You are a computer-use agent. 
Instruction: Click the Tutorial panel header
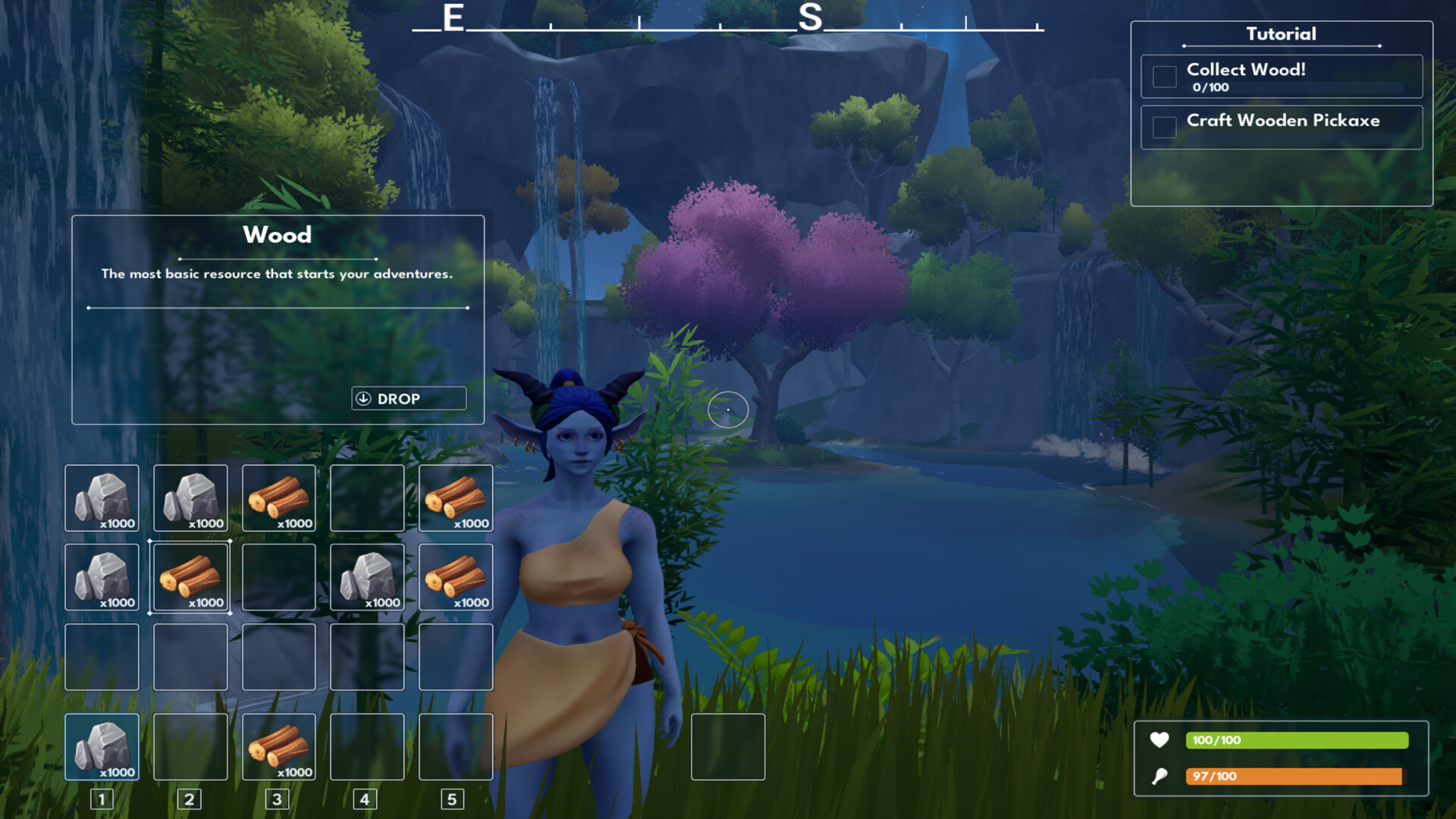pyautogui.click(x=1281, y=34)
